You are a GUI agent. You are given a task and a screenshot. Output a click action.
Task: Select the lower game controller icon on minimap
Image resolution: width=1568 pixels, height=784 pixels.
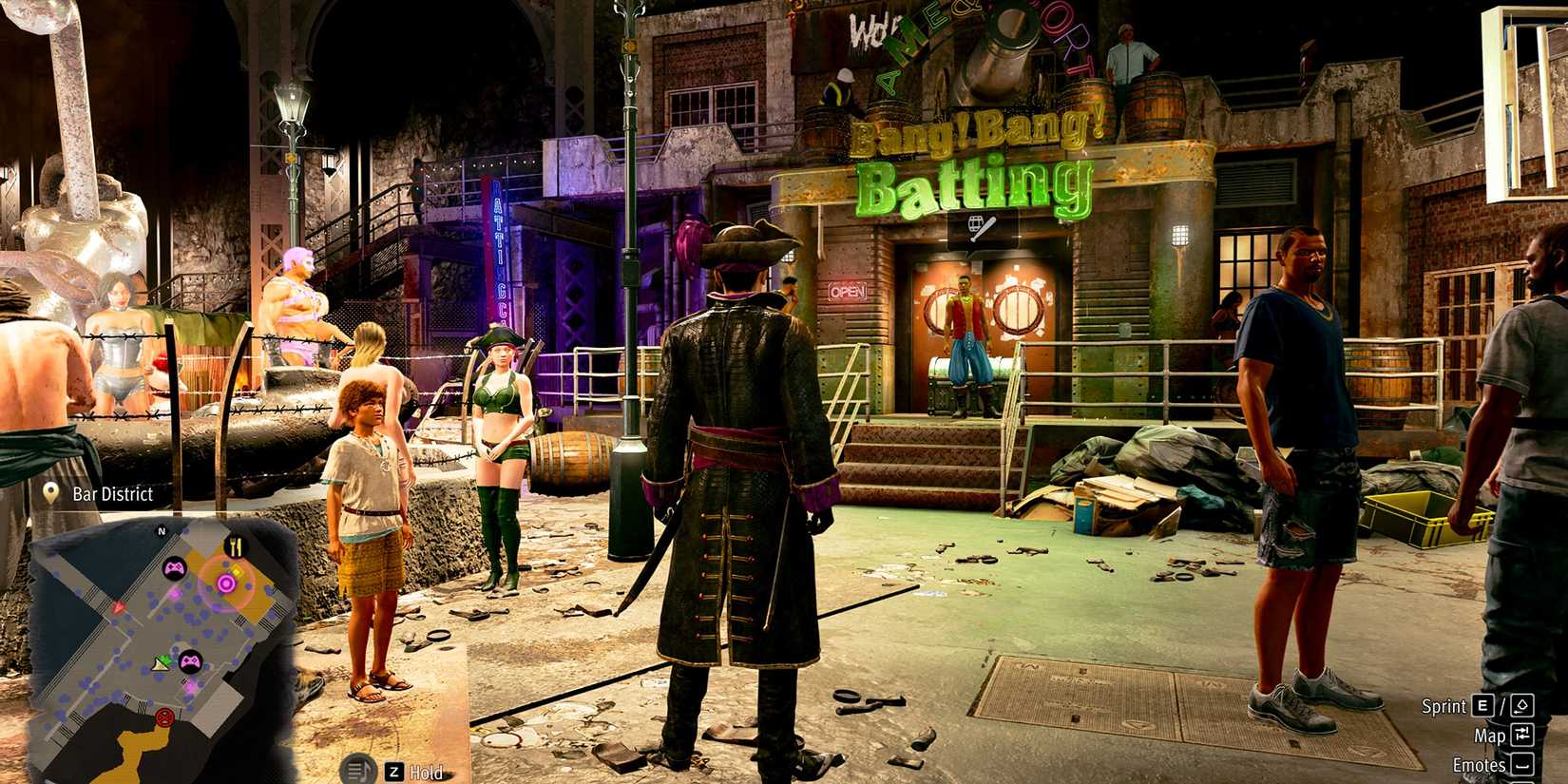coord(190,661)
